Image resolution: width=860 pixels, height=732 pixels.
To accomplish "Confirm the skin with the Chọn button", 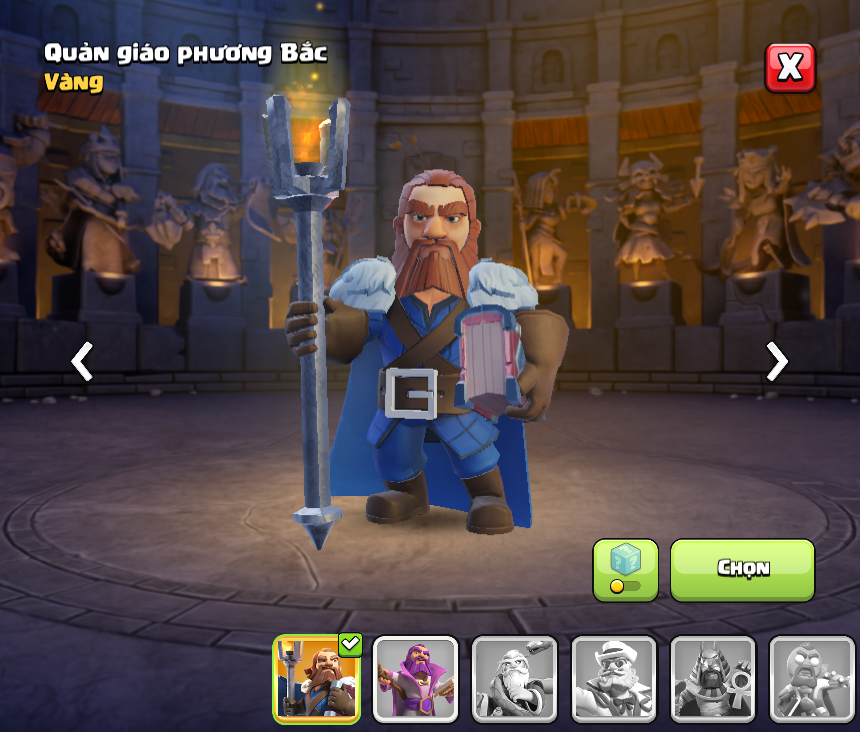I will tap(742, 570).
